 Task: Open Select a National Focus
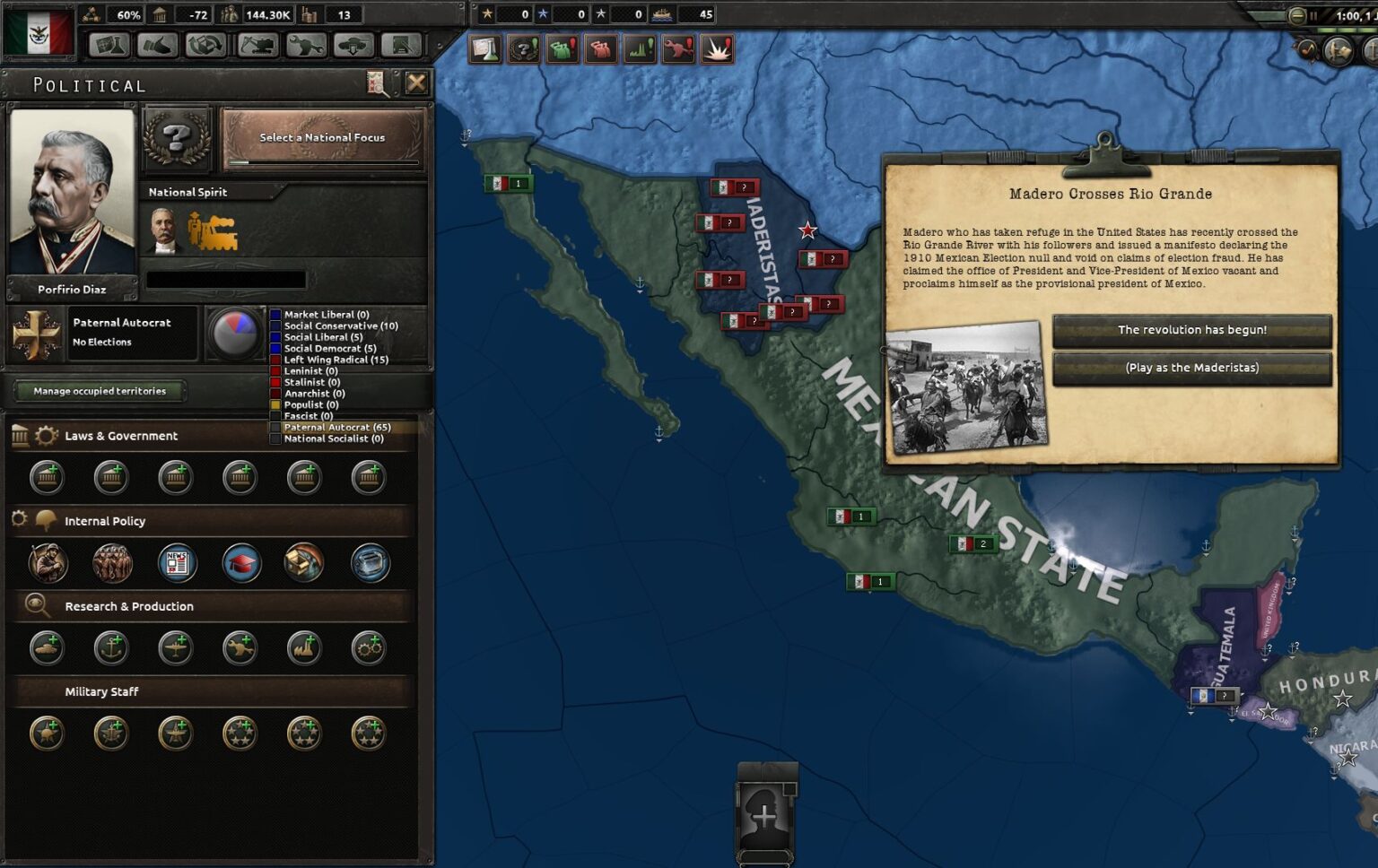(323, 138)
